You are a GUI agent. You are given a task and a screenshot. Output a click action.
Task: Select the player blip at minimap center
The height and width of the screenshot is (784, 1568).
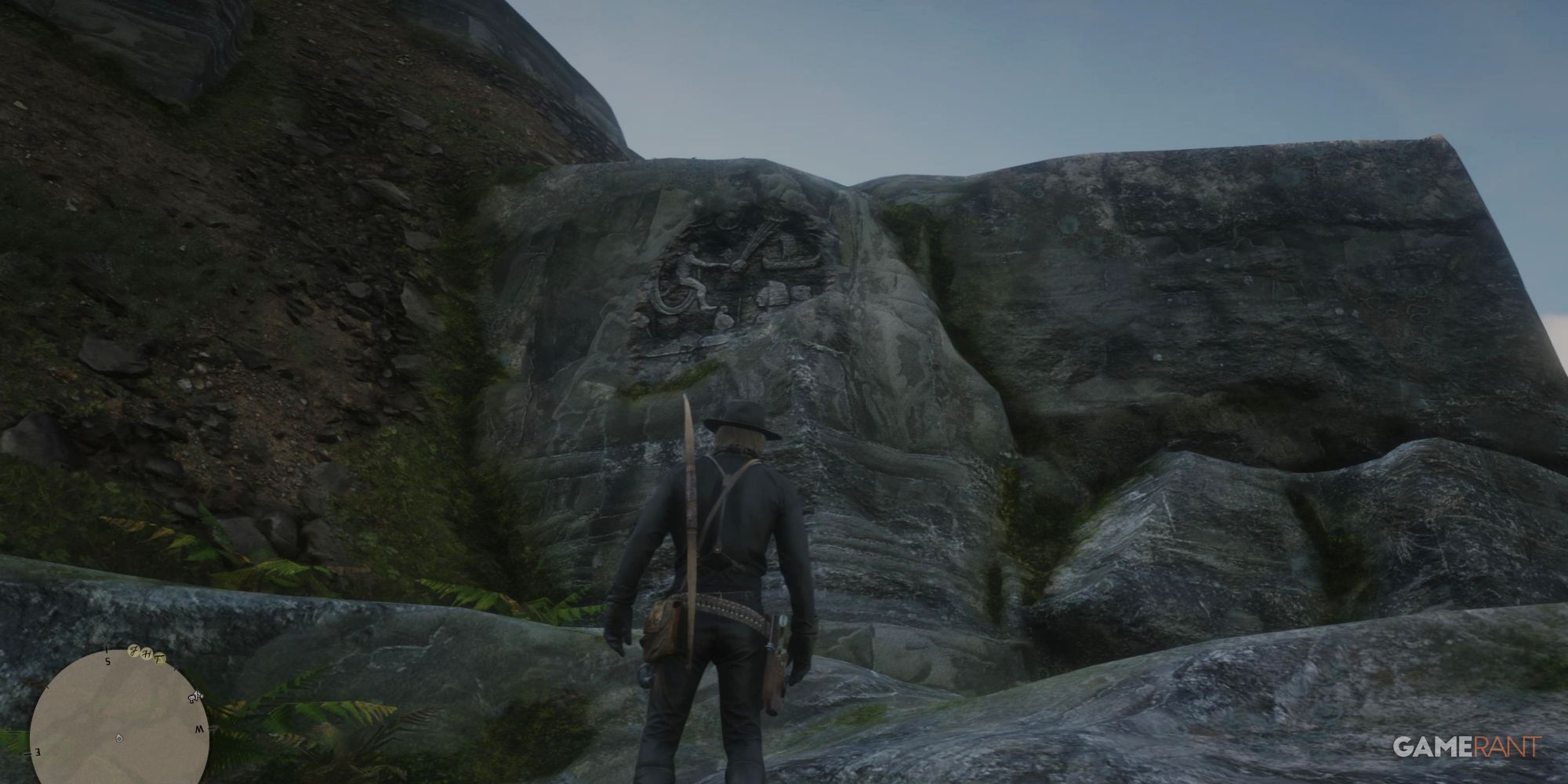tap(119, 738)
